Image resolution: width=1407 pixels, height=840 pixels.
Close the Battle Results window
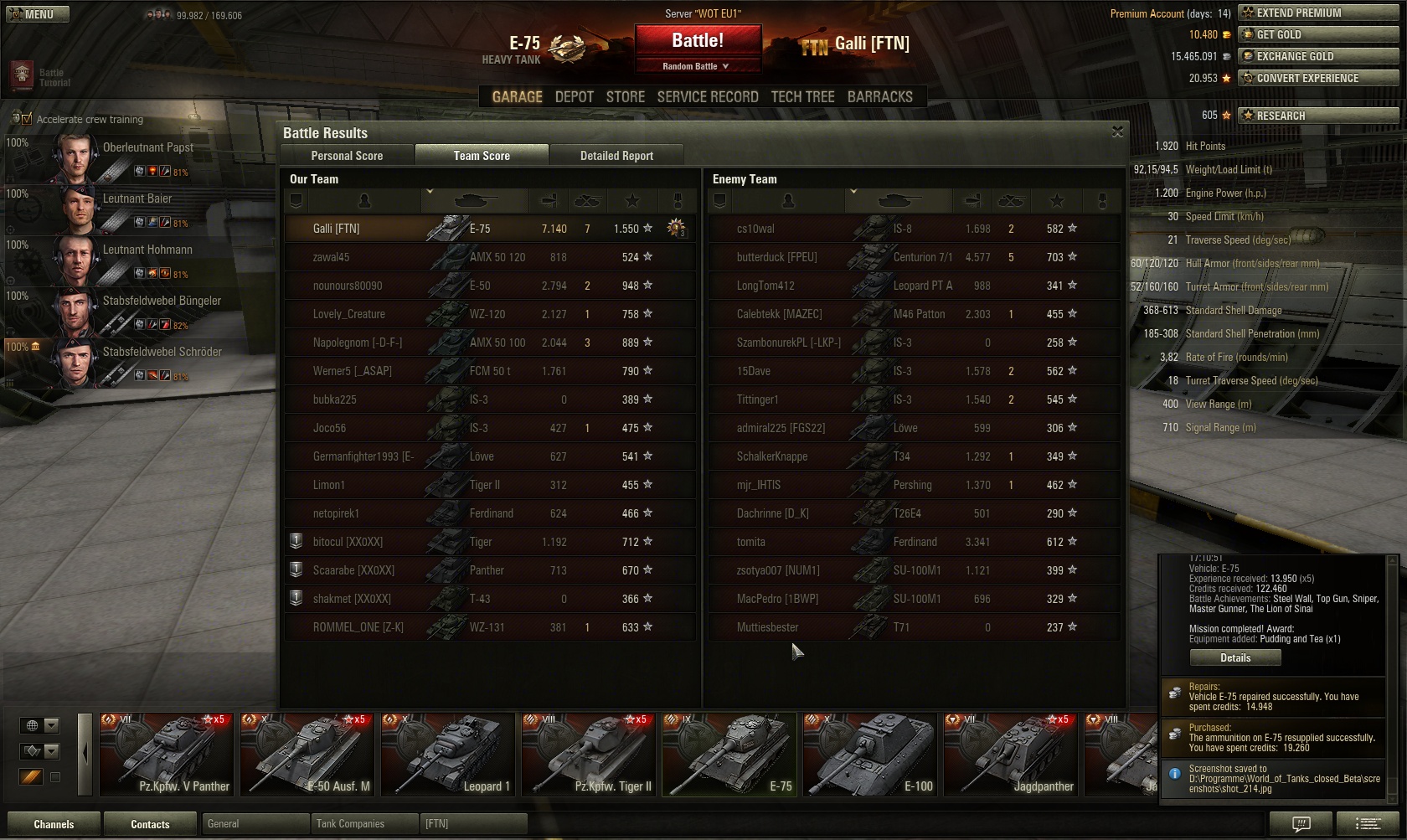[x=1117, y=132]
